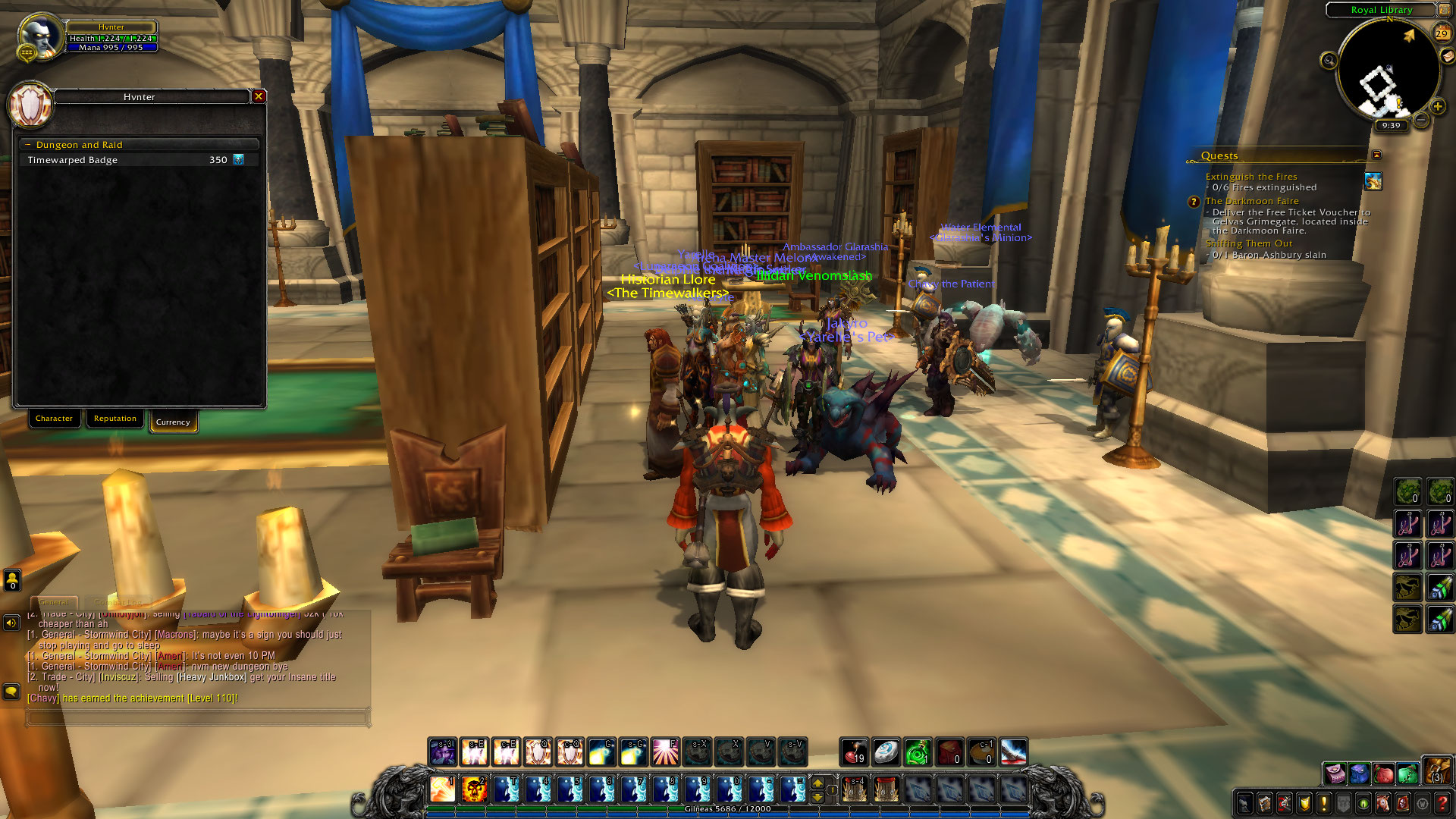Close the Hvnter currency window

259,96
